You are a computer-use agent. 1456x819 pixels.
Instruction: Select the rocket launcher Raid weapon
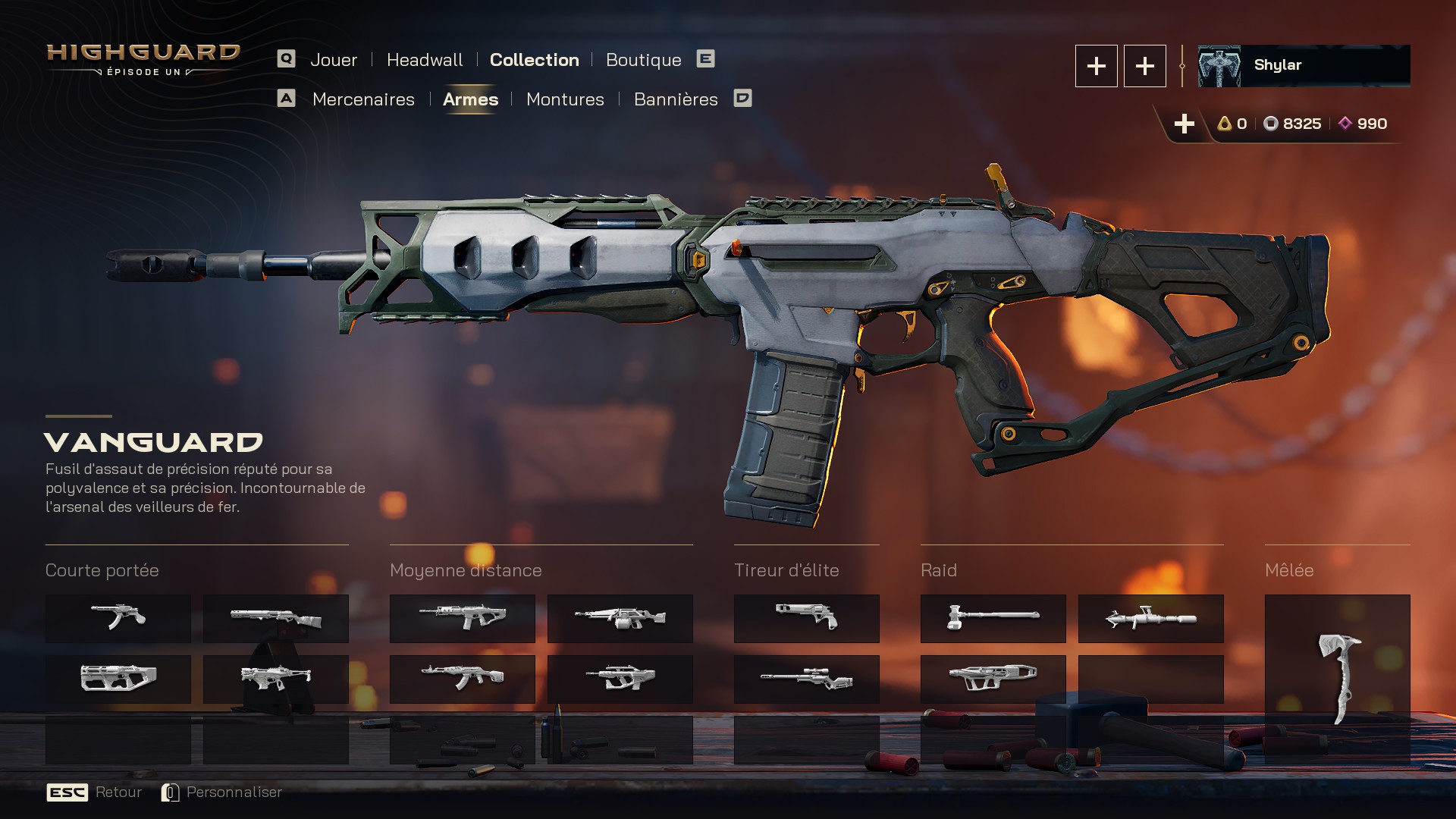tap(1150, 618)
